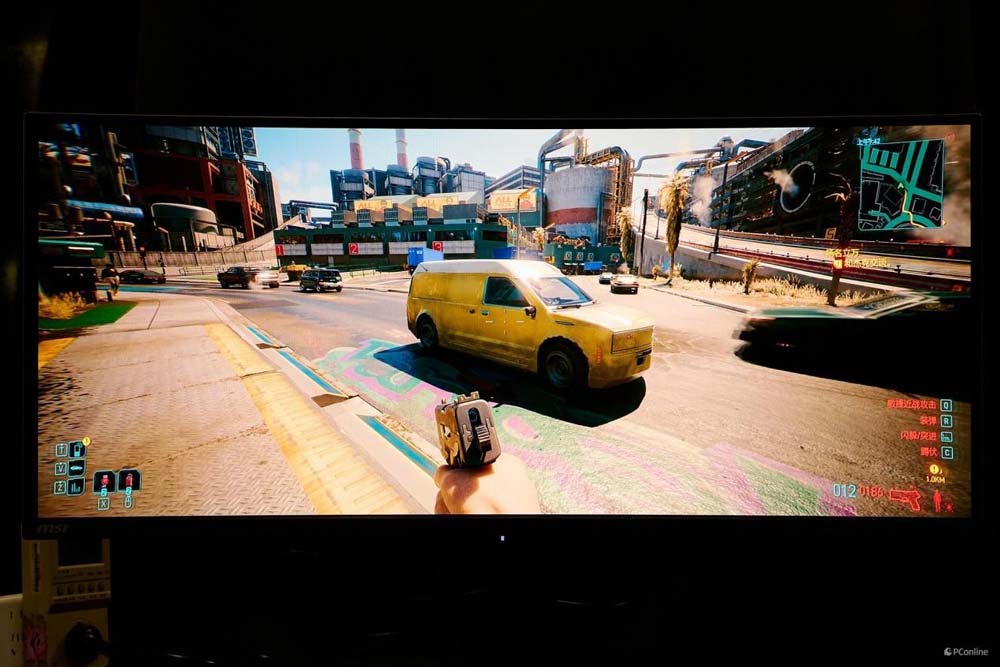Select the yellow quest distance marker
The image size is (1000, 667).
[x=935, y=472]
